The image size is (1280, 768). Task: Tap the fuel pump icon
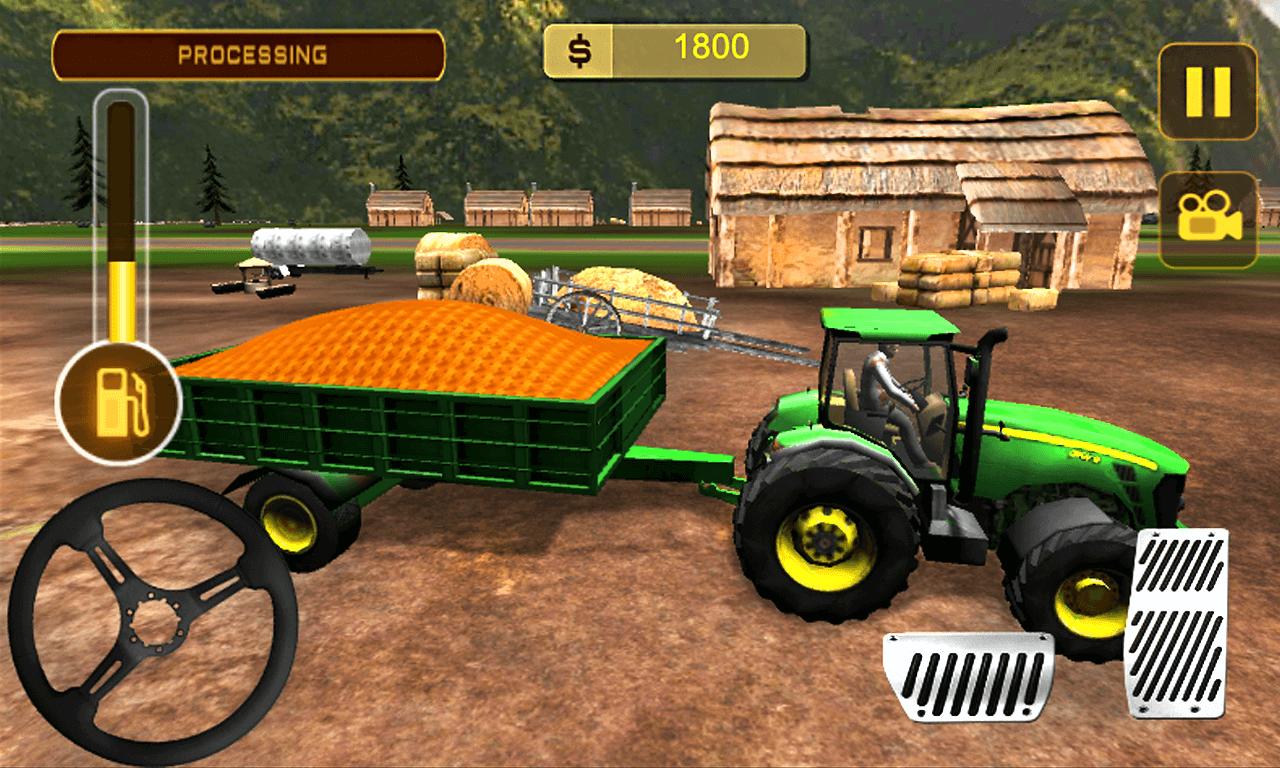(118, 402)
